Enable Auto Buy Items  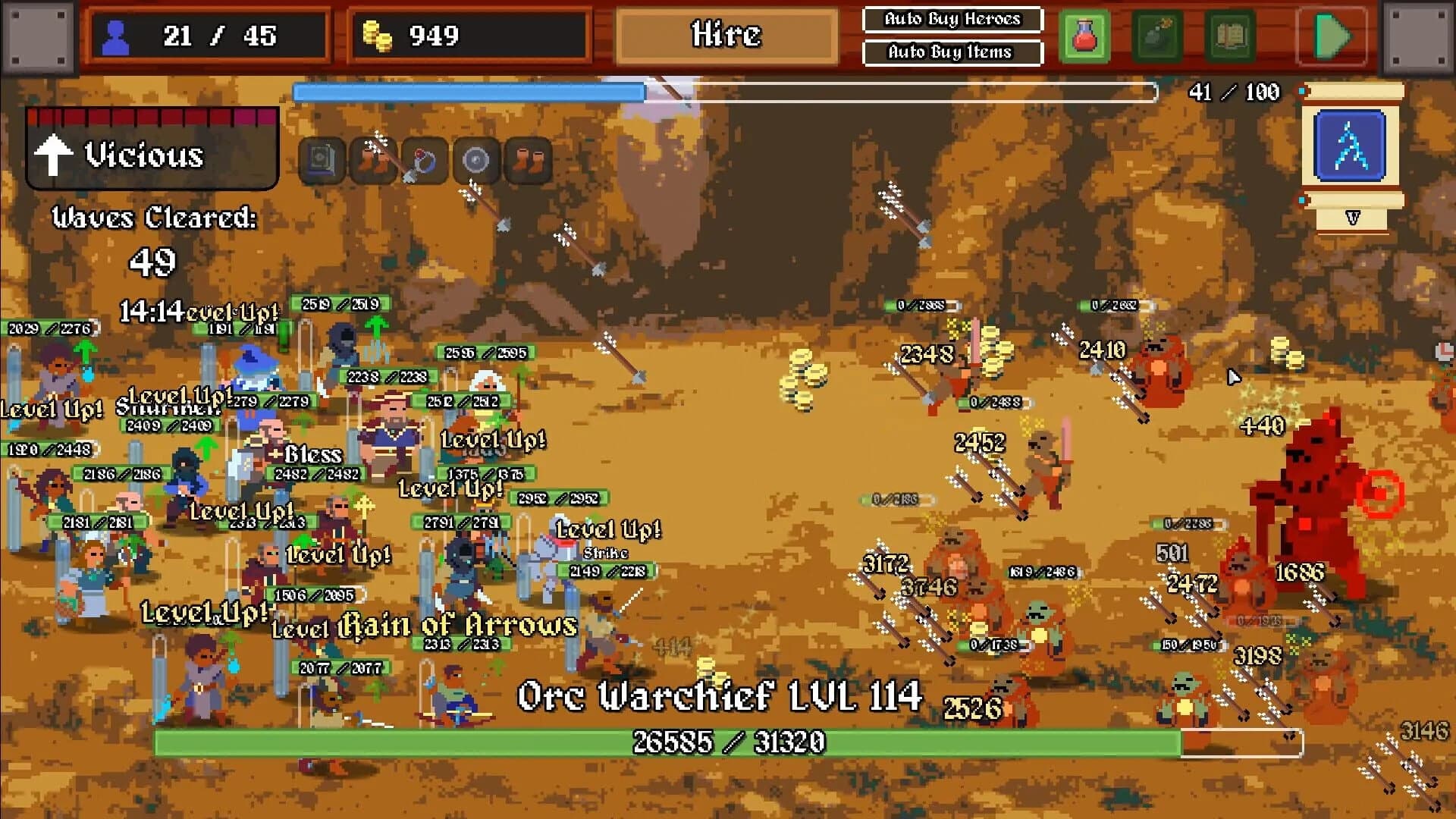pyautogui.click(x=952, y=52)
